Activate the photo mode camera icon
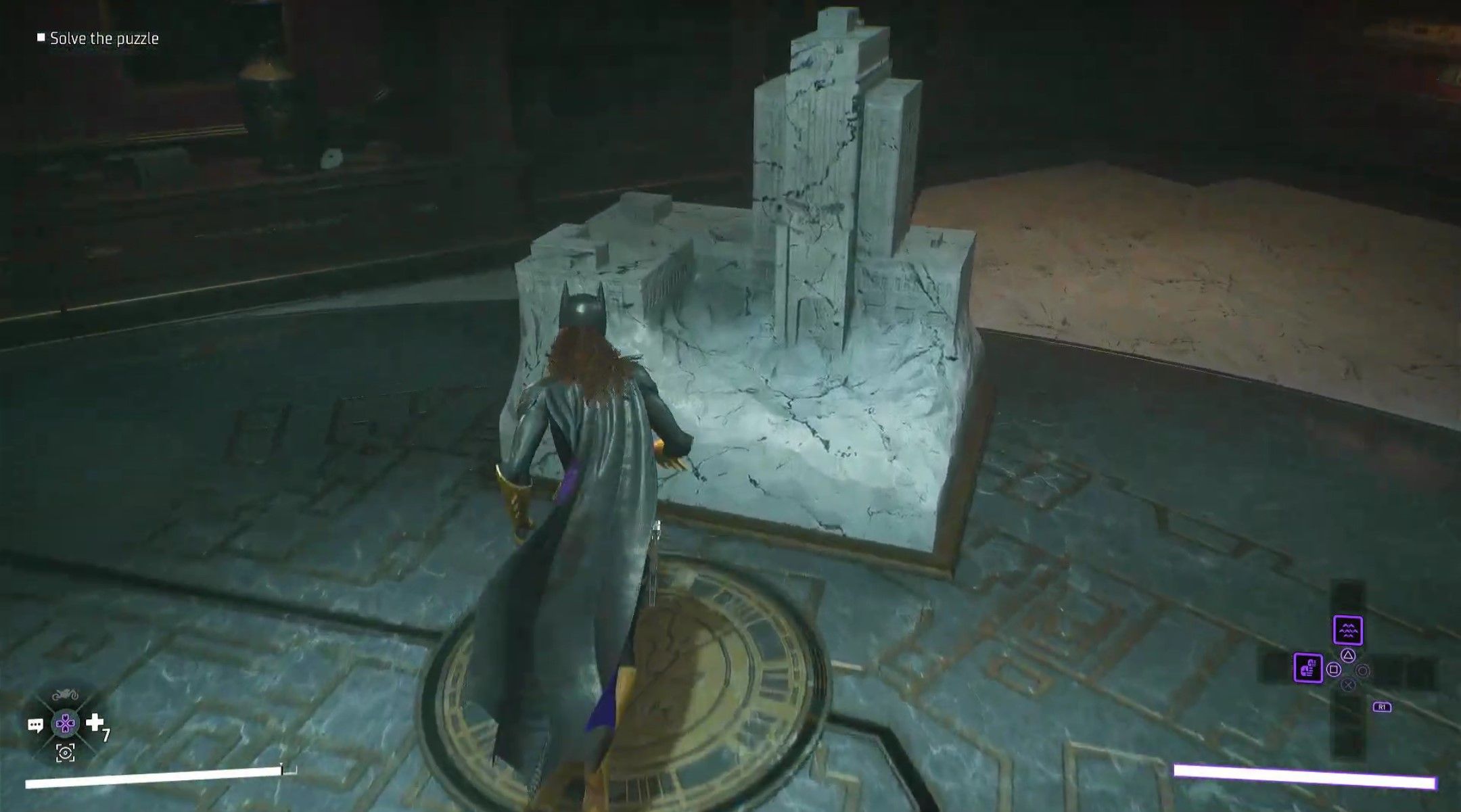The height and width of the screenshot is (812, 1461). (65, 753)
